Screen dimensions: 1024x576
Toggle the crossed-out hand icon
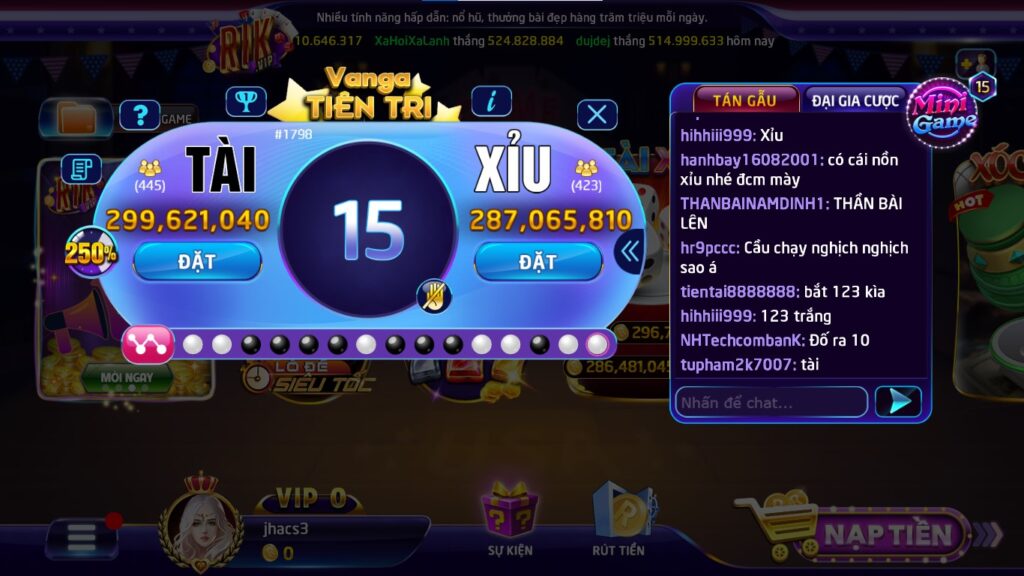pos(434,296)
